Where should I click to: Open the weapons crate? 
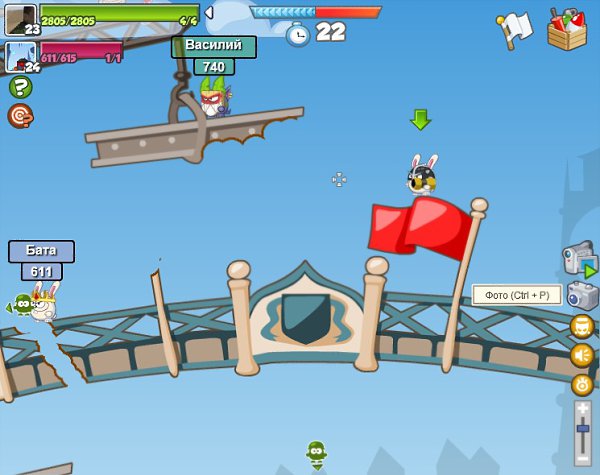567,28
